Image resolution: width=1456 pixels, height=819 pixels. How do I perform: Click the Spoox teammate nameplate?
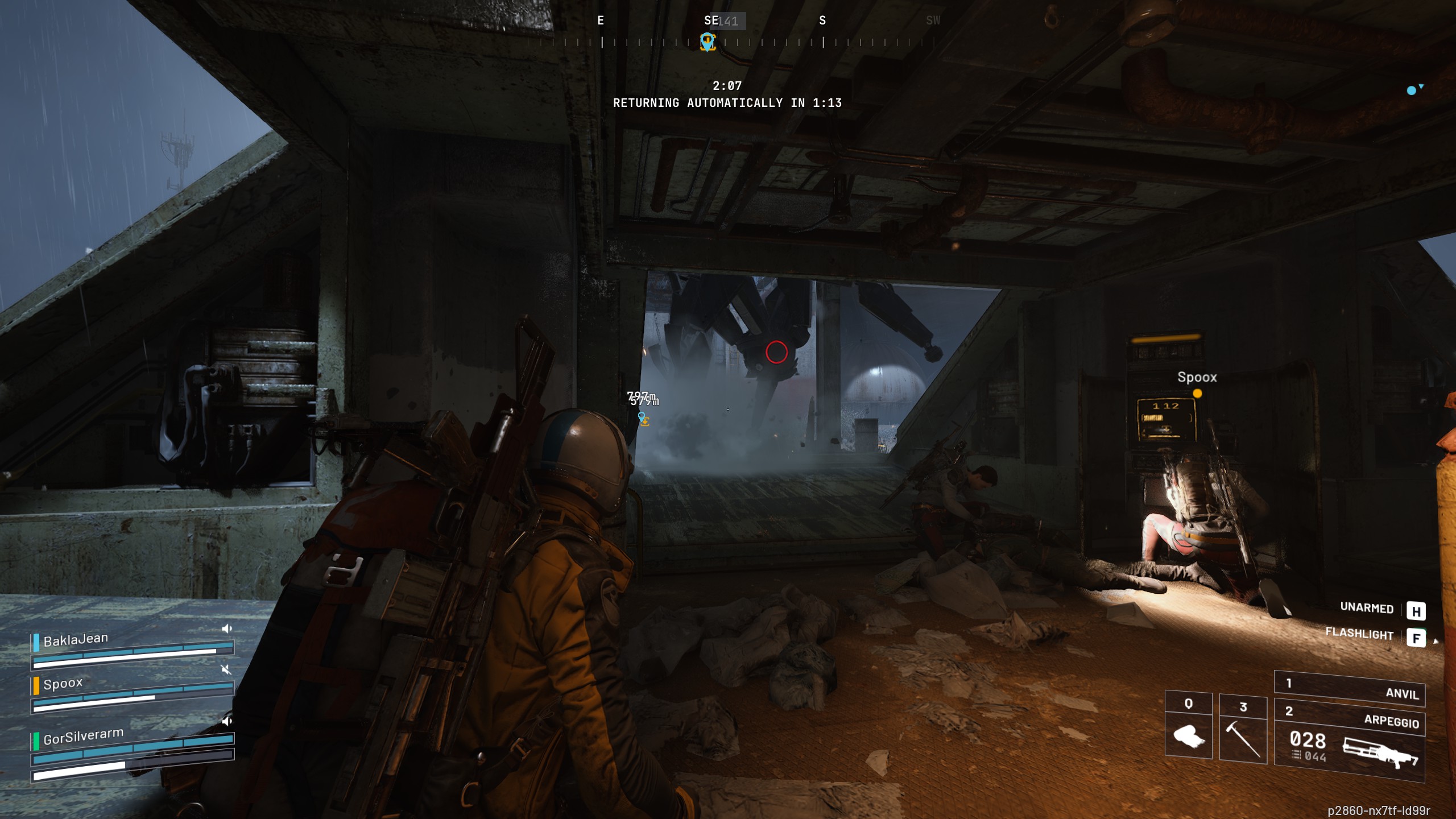pyautogui.click(x=1197, y=377)
